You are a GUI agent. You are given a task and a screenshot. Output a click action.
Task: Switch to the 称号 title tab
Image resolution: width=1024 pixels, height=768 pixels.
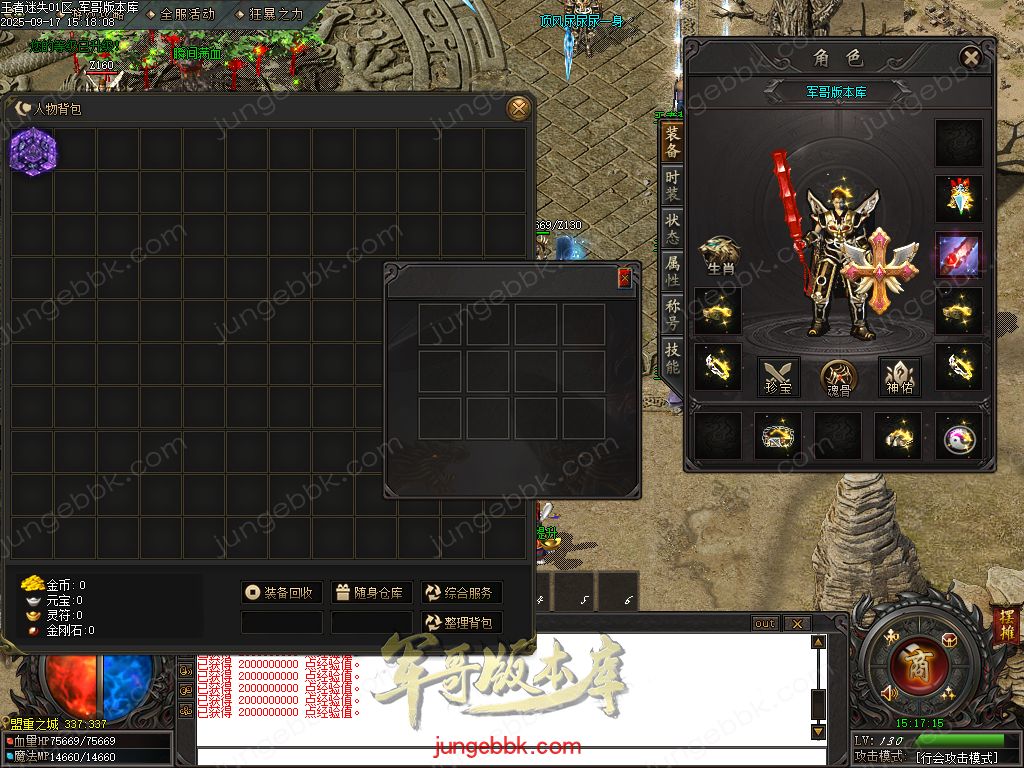click(672, 315)
